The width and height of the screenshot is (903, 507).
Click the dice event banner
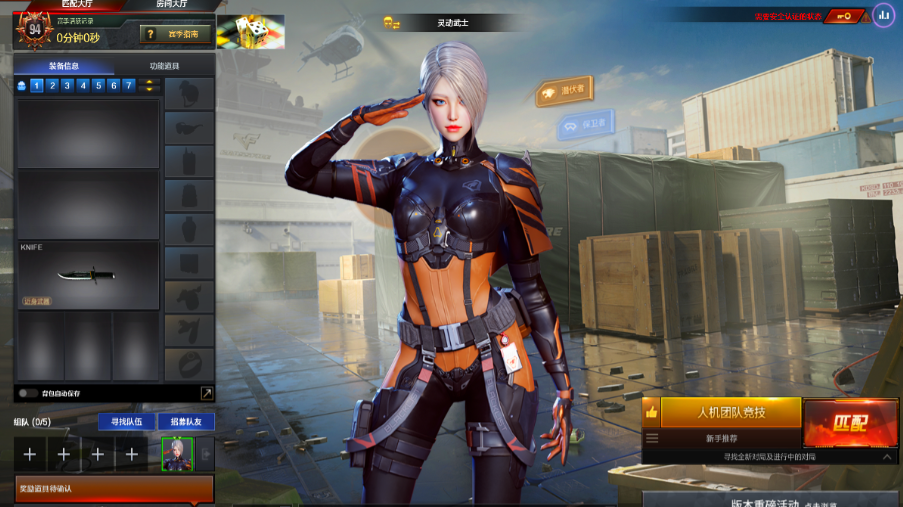(x=250, y=31)
